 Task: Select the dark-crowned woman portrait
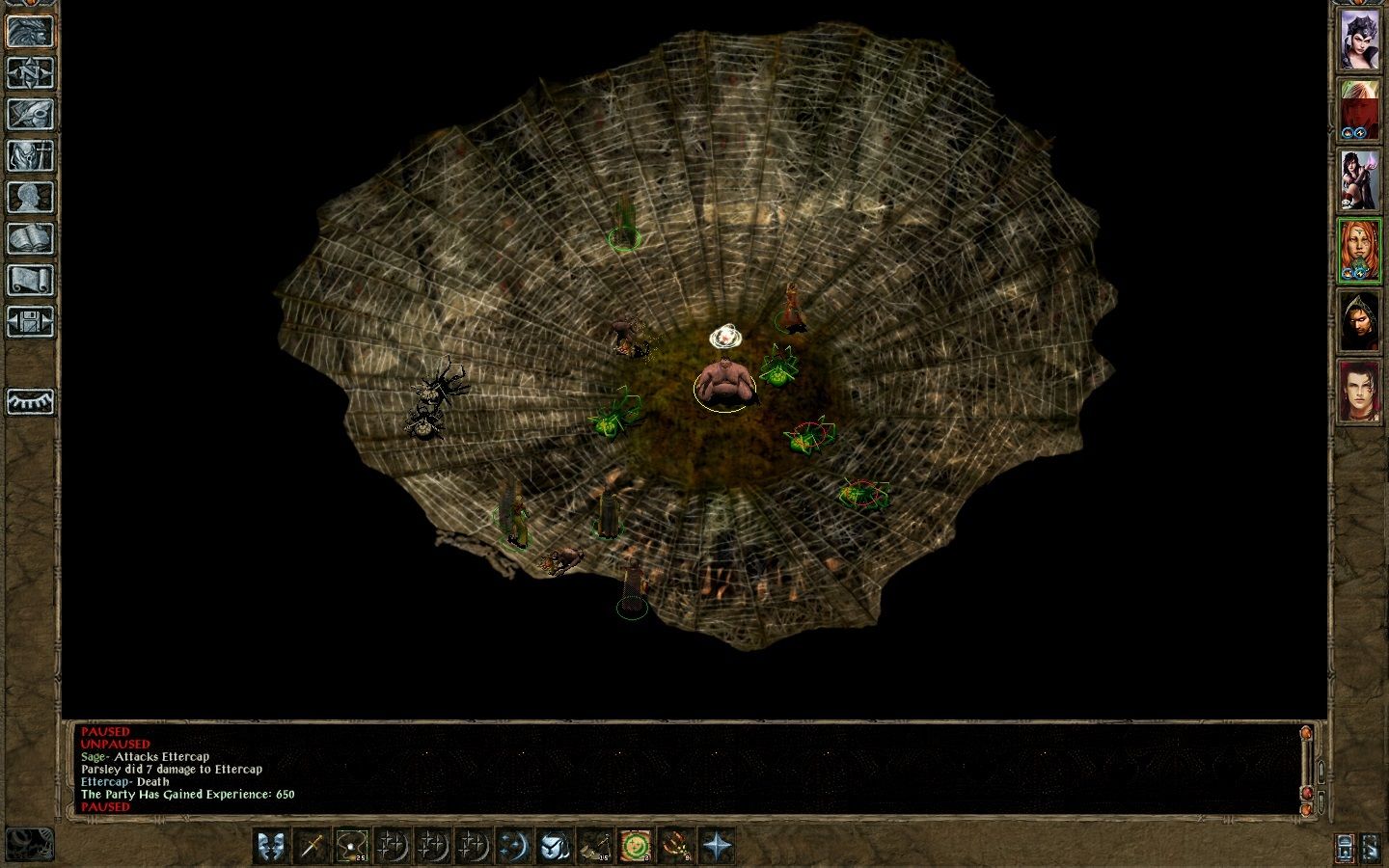[1359, 41]
